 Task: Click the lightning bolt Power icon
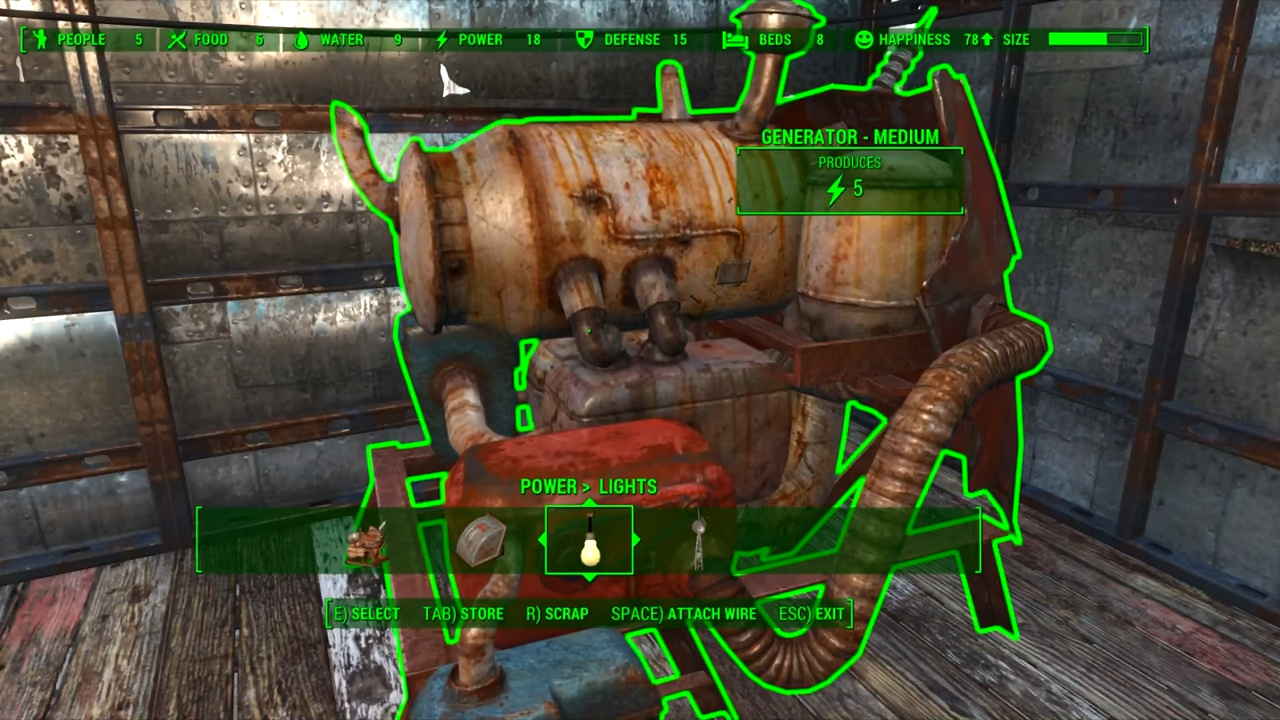(442, 39)
